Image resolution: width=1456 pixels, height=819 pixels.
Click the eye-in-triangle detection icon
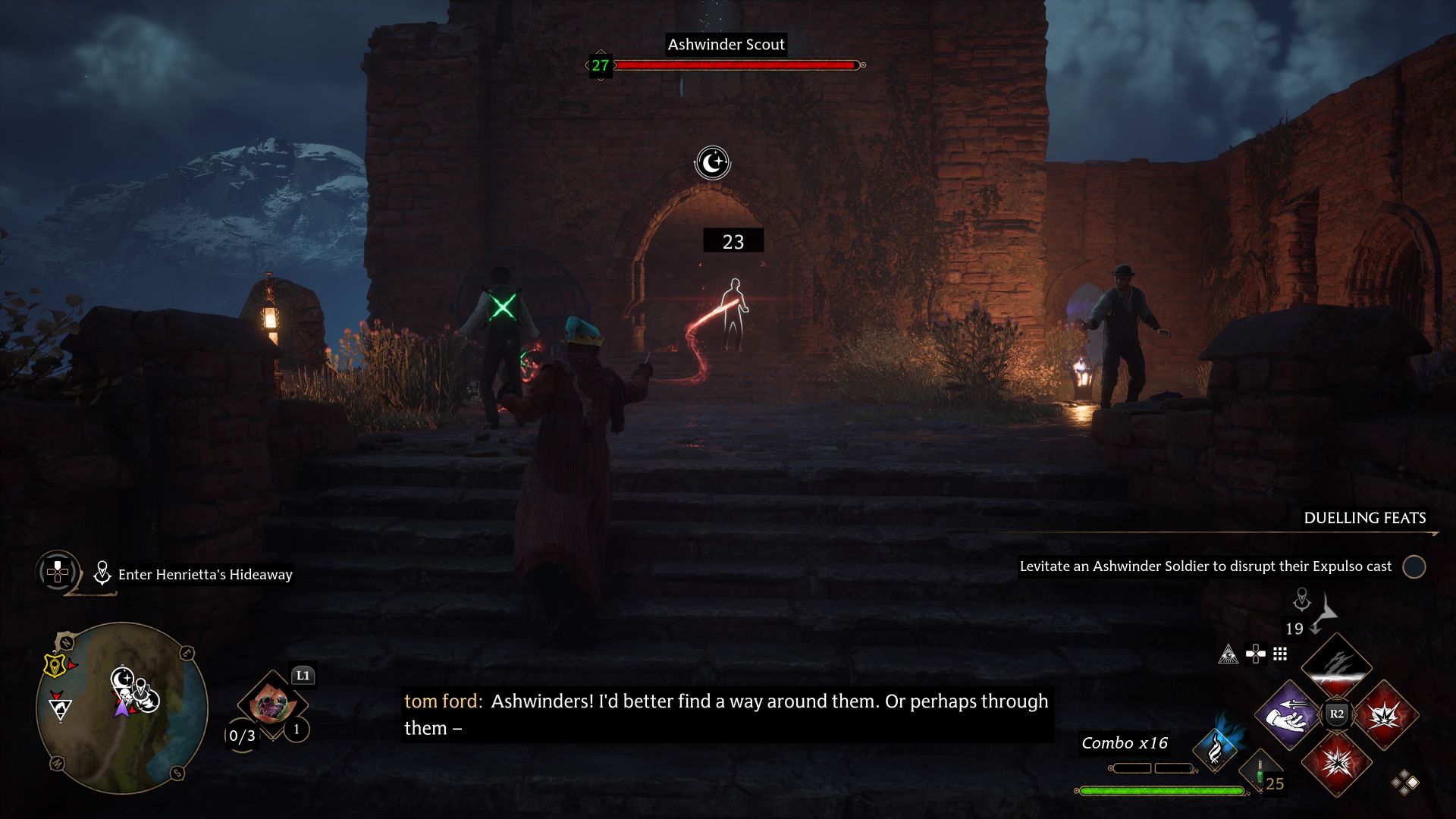pyautogui.click(x=1230, y=654)
